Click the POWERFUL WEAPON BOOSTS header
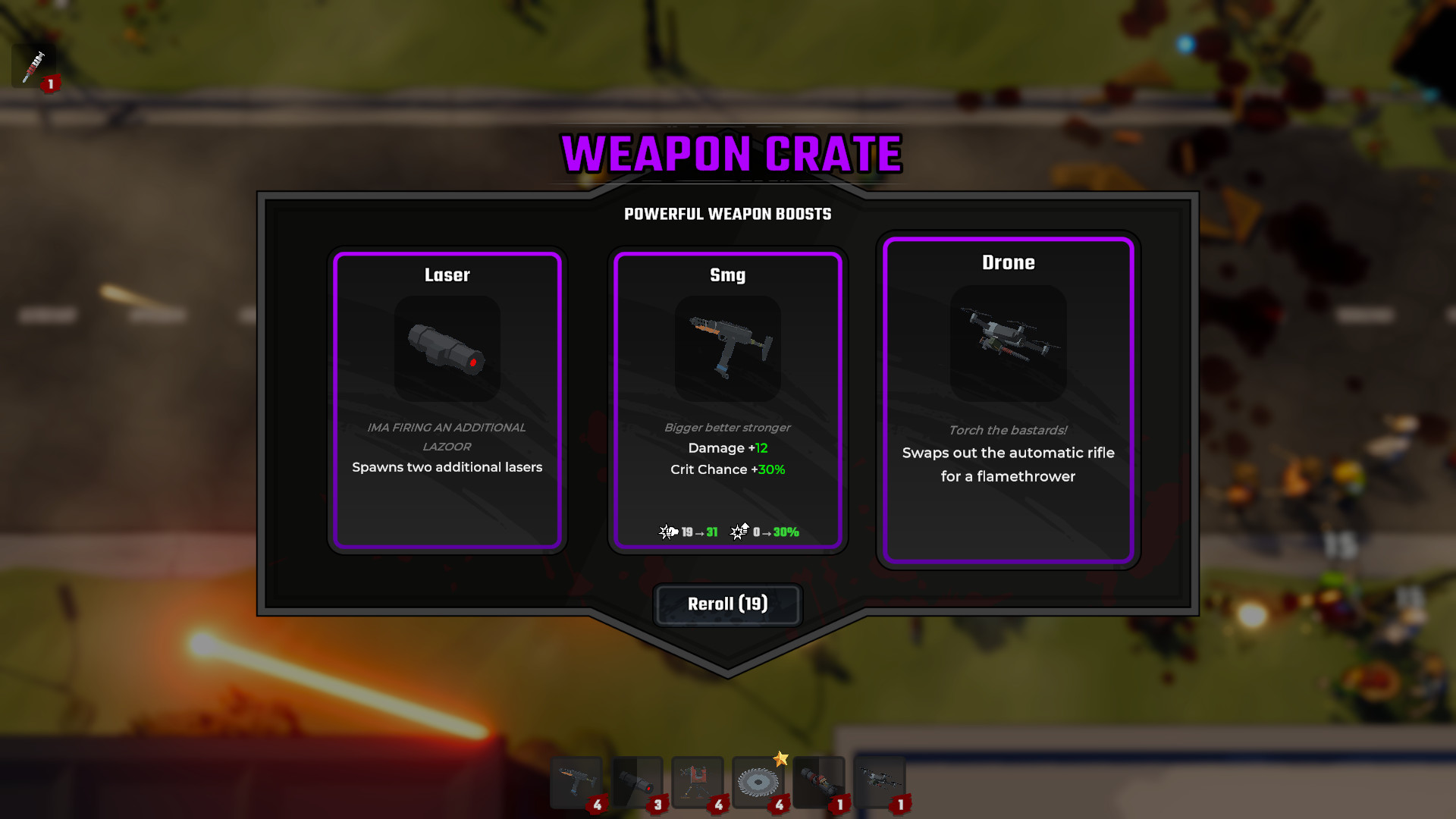 coord(726,214)
